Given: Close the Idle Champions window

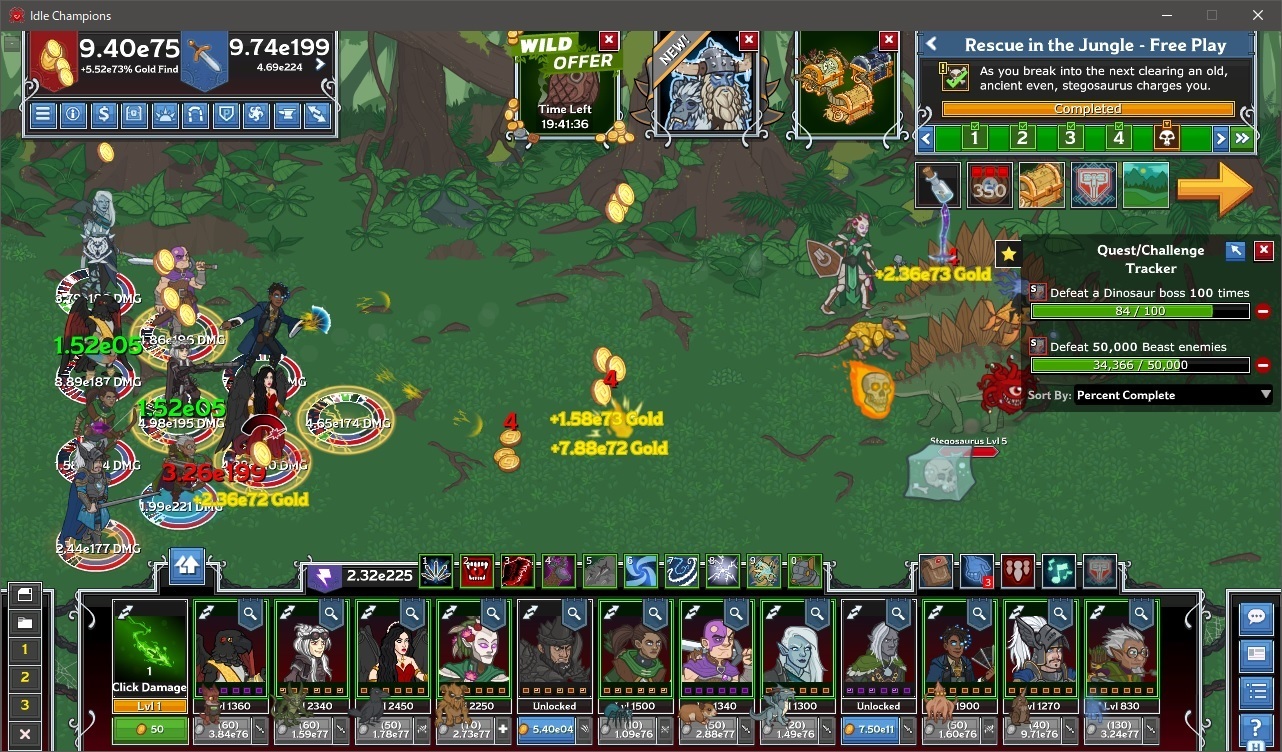Looking at the screenshot, I should click(x=1258, y=15).
